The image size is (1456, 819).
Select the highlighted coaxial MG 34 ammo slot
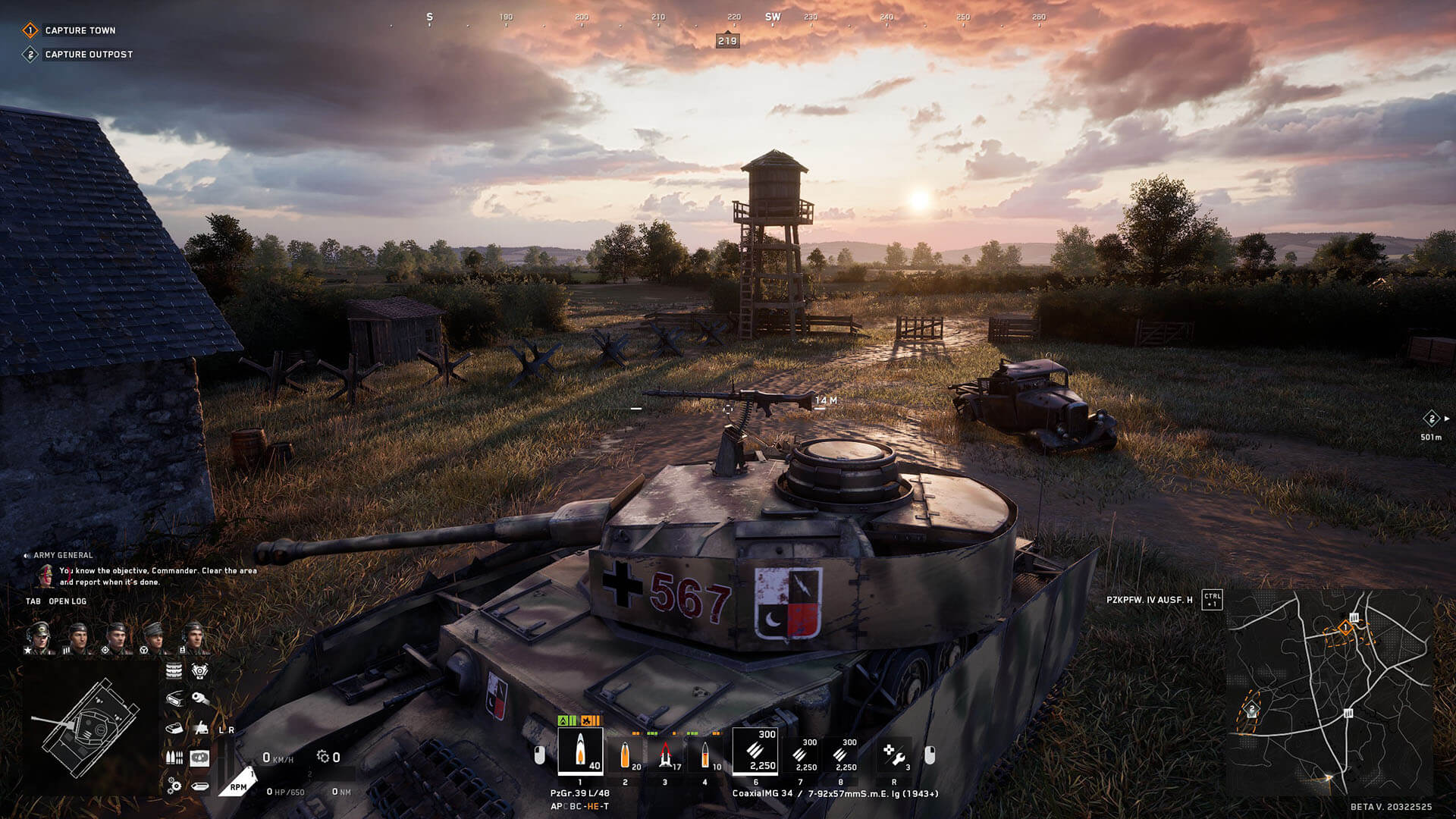755,751
